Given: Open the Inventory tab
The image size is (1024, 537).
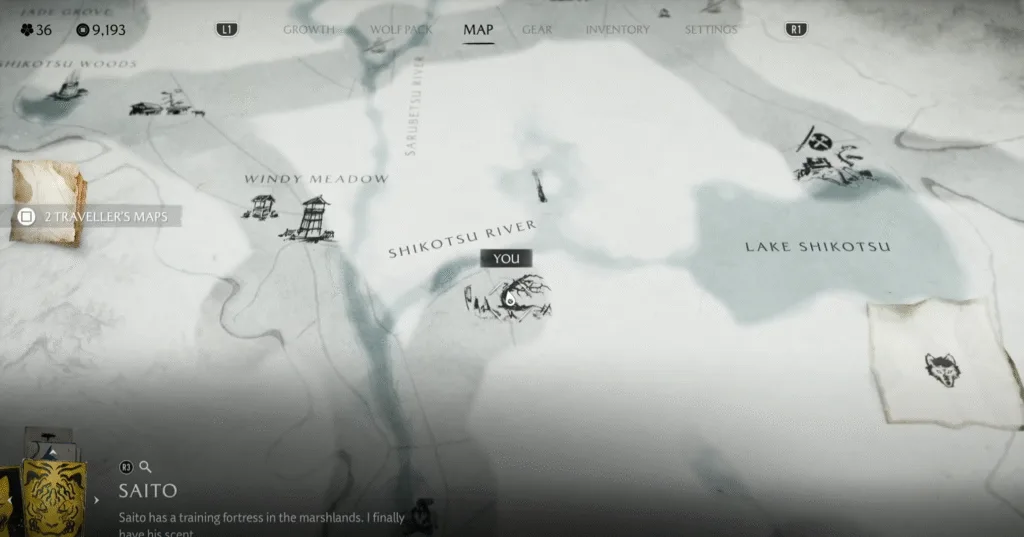Looking at the screenshot, I should [x=617, y=30].
